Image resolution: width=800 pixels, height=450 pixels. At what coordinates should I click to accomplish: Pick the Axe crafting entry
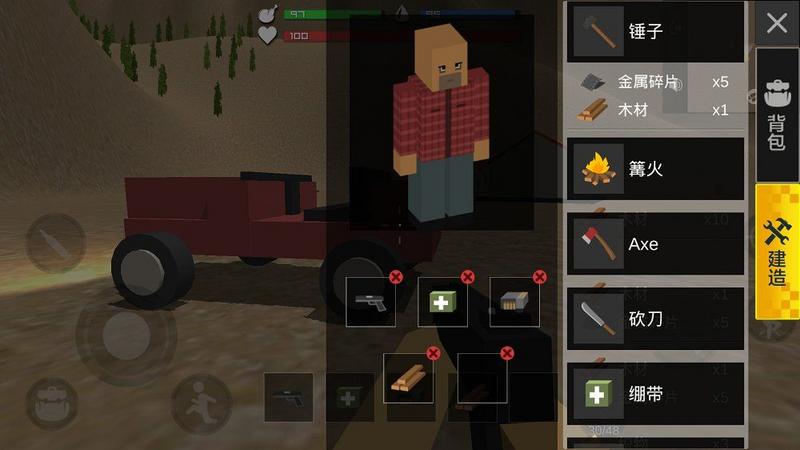(656, 243)
